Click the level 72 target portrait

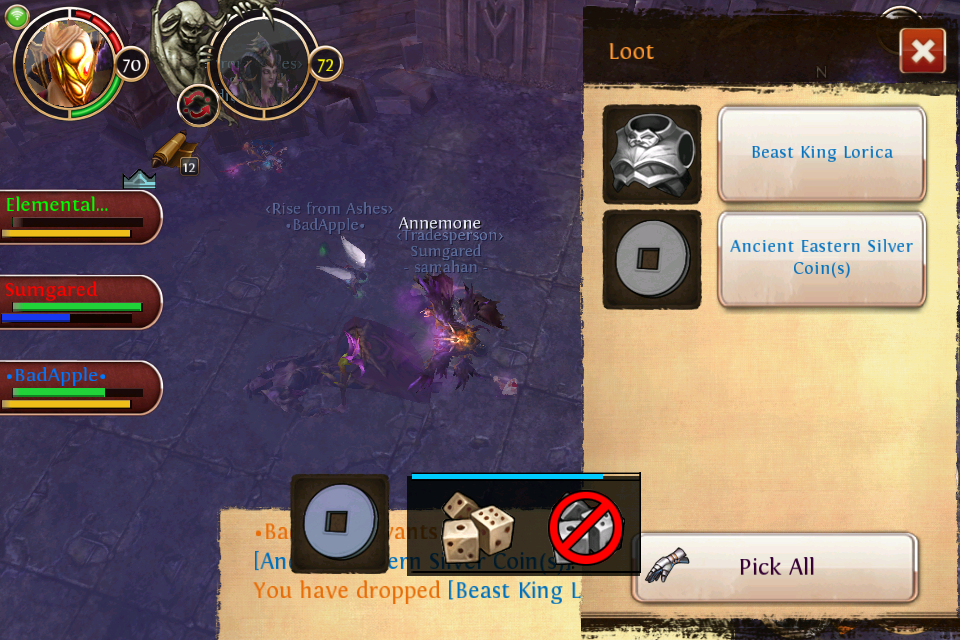[x=265, y=62]
